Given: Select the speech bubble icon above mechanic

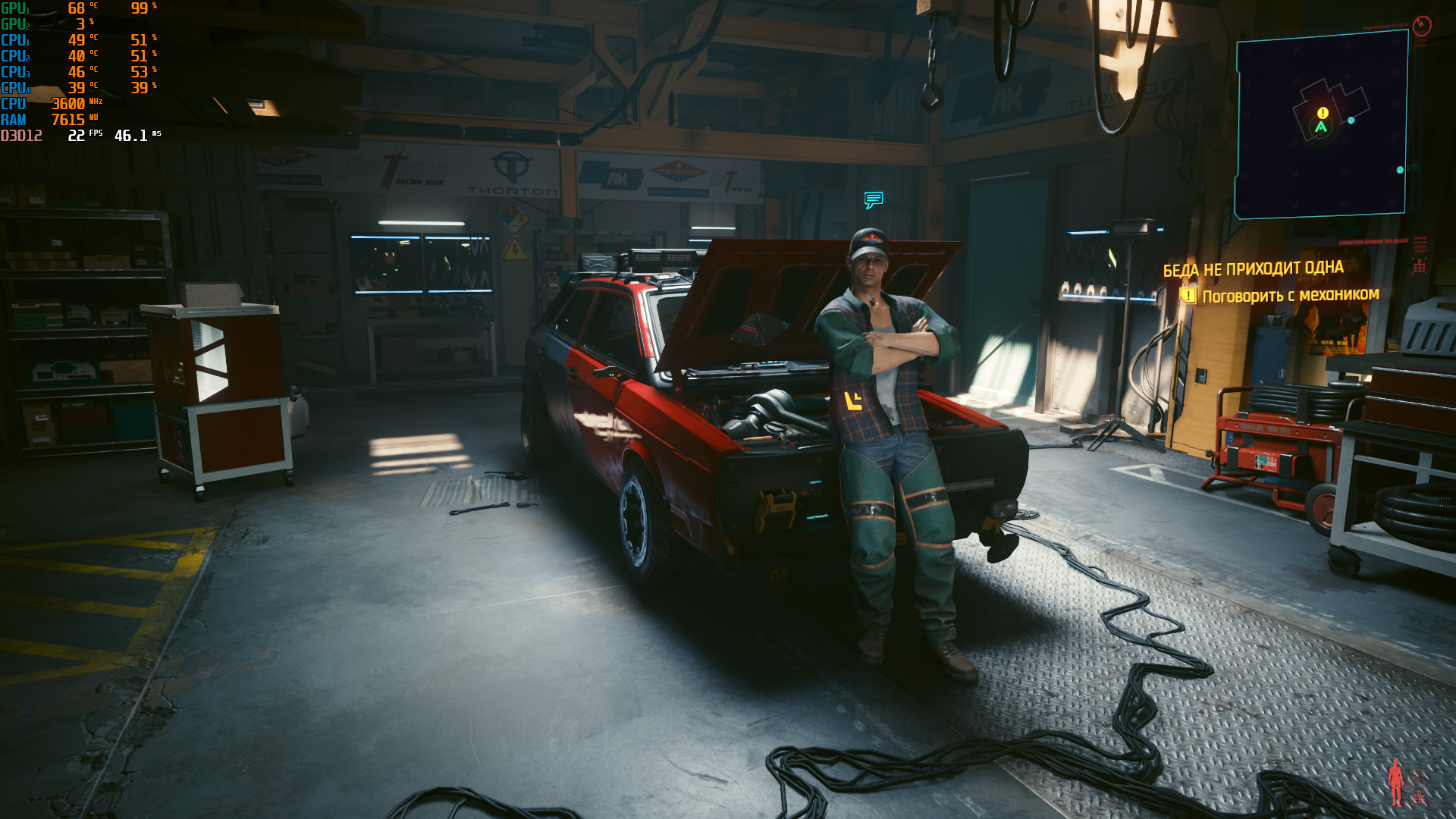Looking at the screenshot, I should pyautogui.click(x=874, y=199).
